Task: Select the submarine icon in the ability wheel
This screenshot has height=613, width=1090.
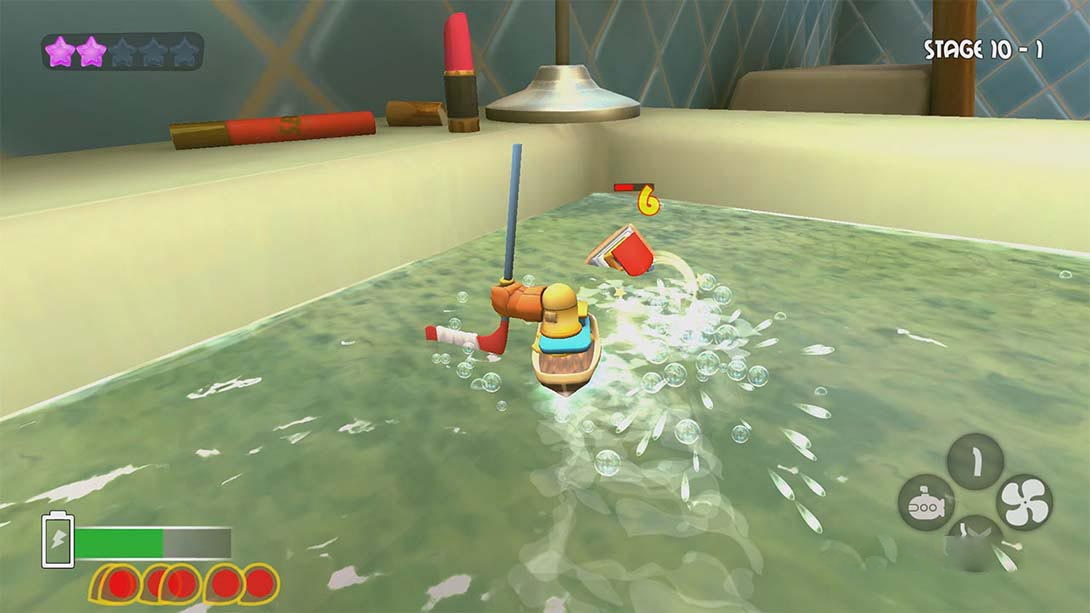Action: point(925,503)
